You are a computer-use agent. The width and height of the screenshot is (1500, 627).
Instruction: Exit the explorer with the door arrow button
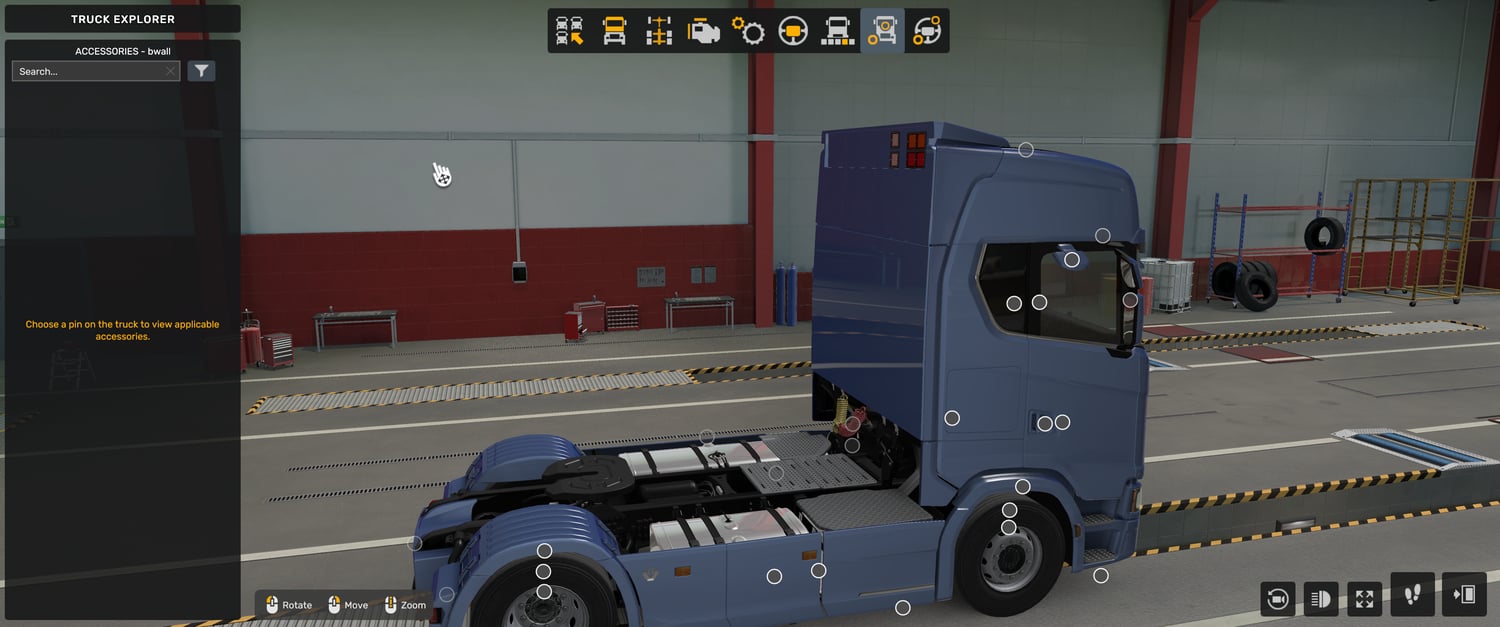1464,595
